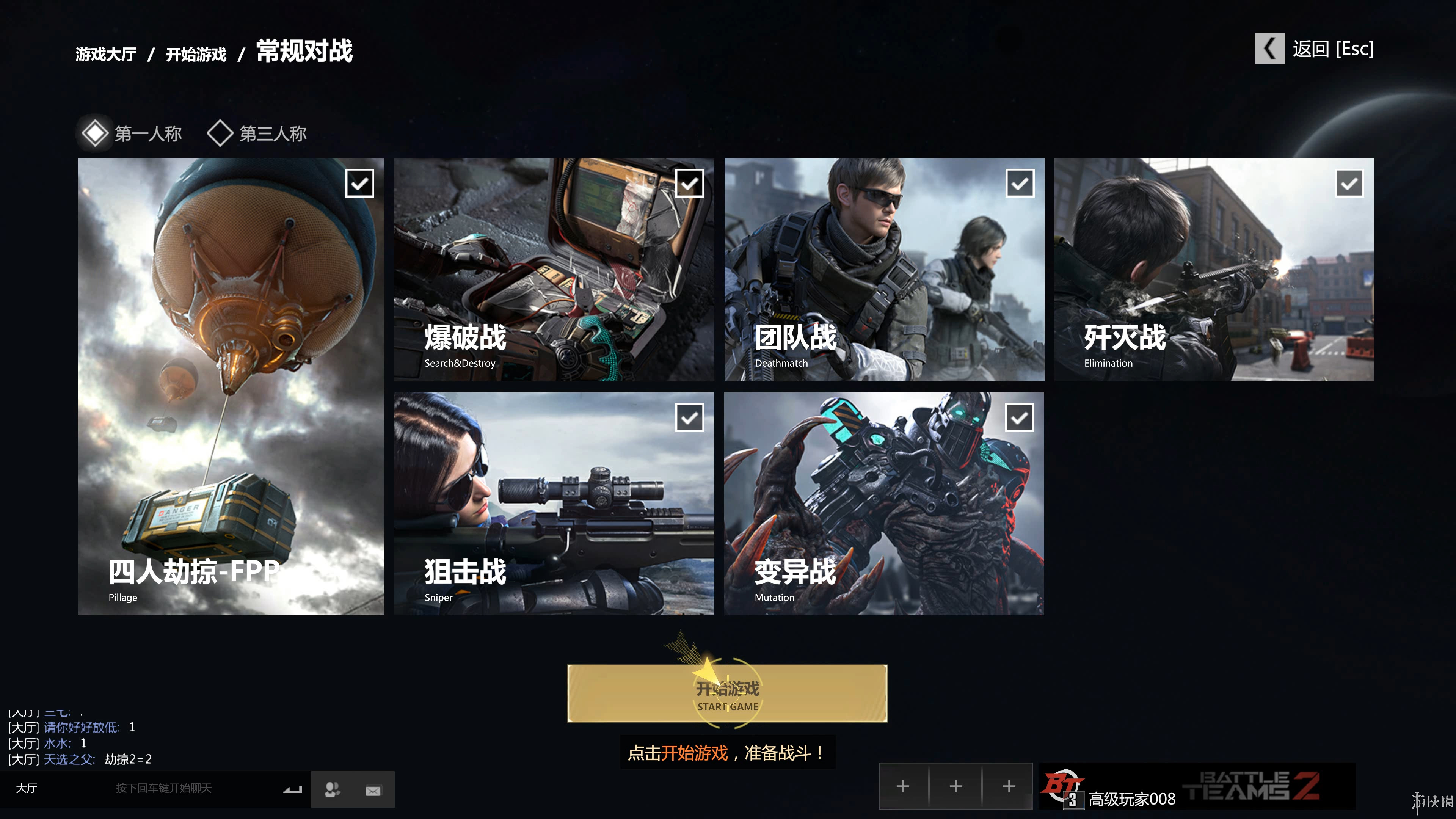
Task: Go to the 开始游戏 breadcrumb
Action: pos(196,54)
